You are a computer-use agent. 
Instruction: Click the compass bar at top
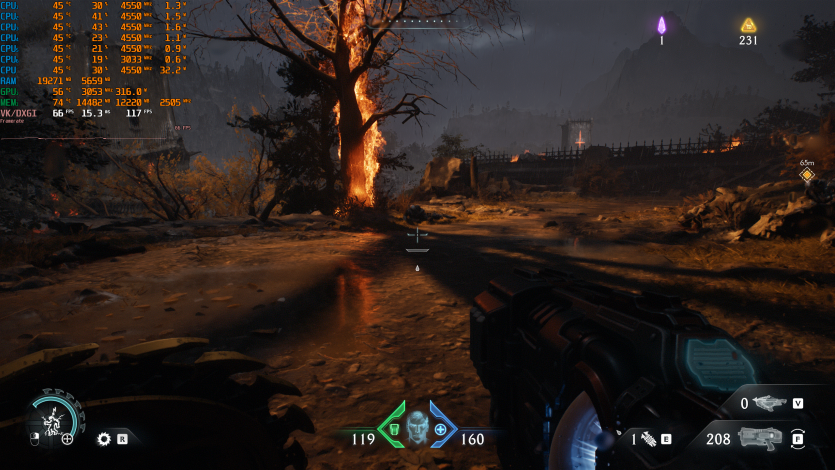pos(416,21)
